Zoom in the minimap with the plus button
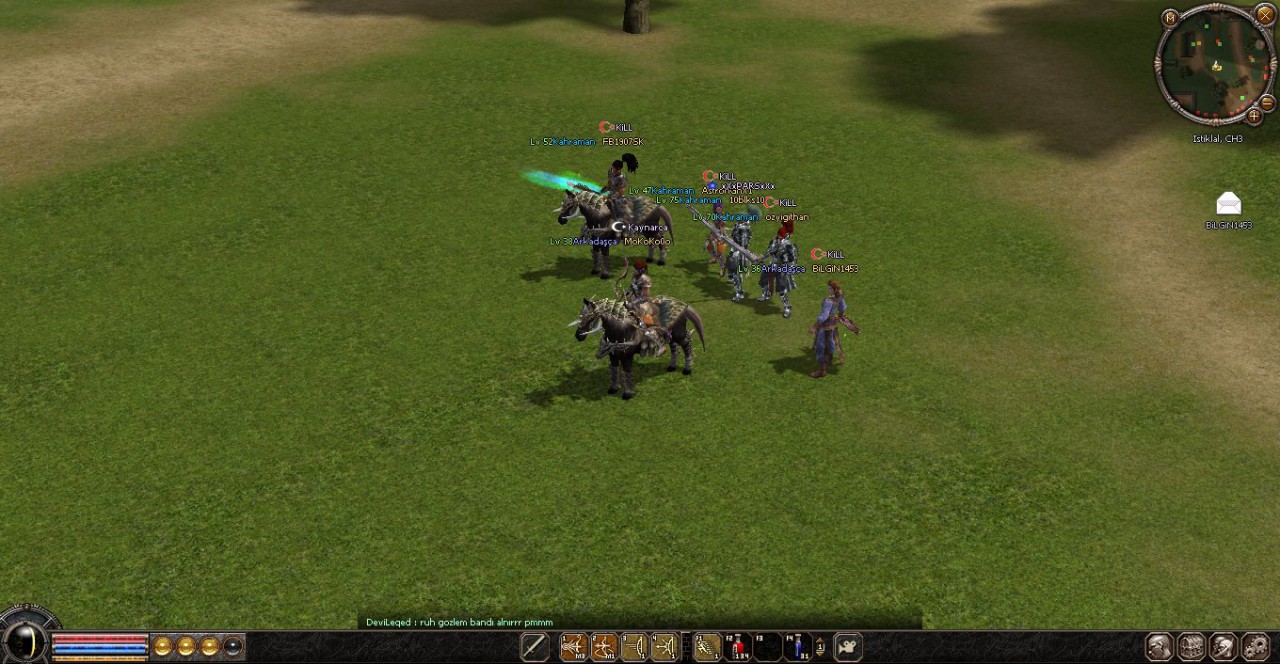The height and width of the screenshot is (664, 1280). coord(1253,116)
